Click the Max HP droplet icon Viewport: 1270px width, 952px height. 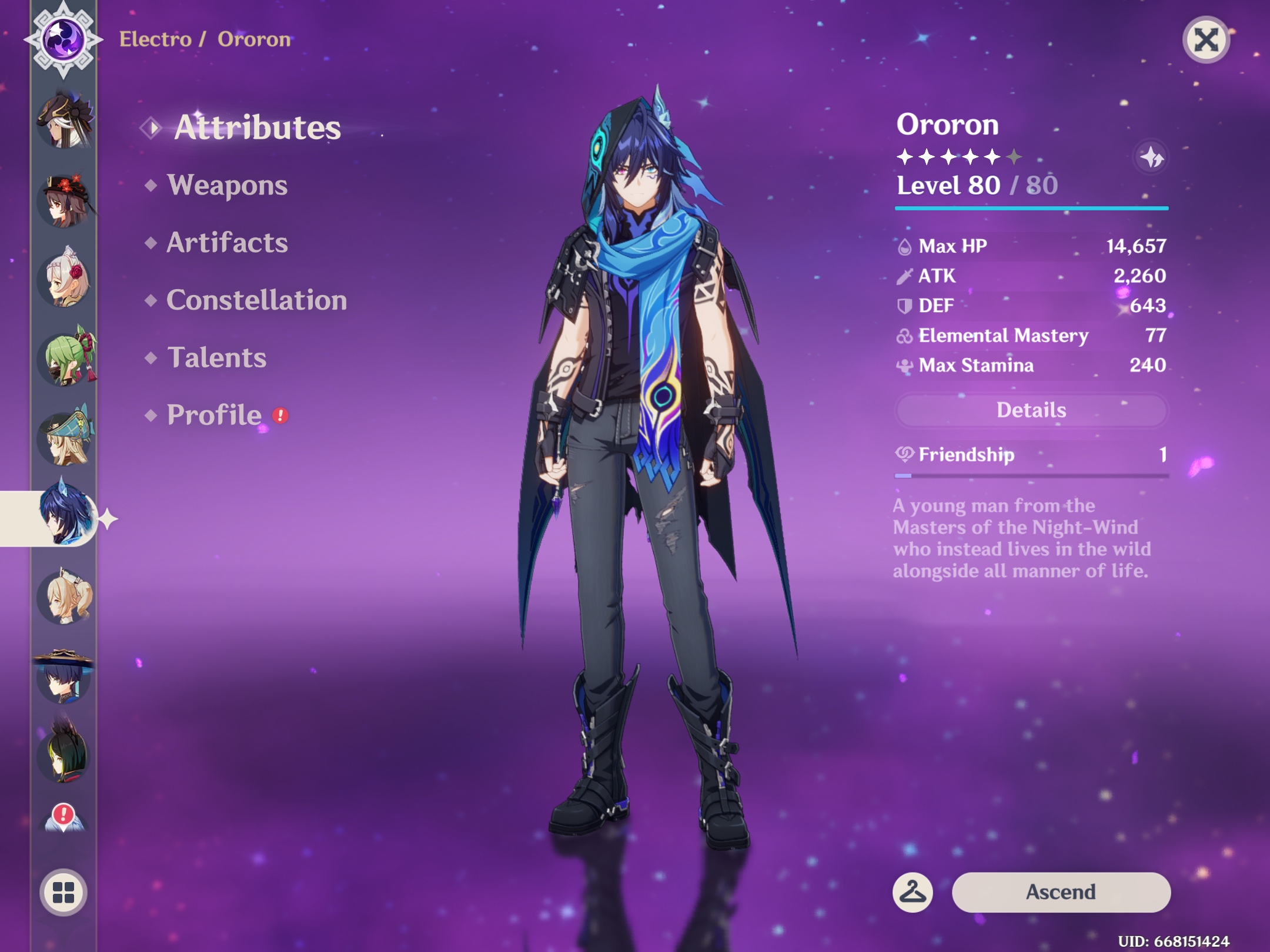[x=906, y=246]
